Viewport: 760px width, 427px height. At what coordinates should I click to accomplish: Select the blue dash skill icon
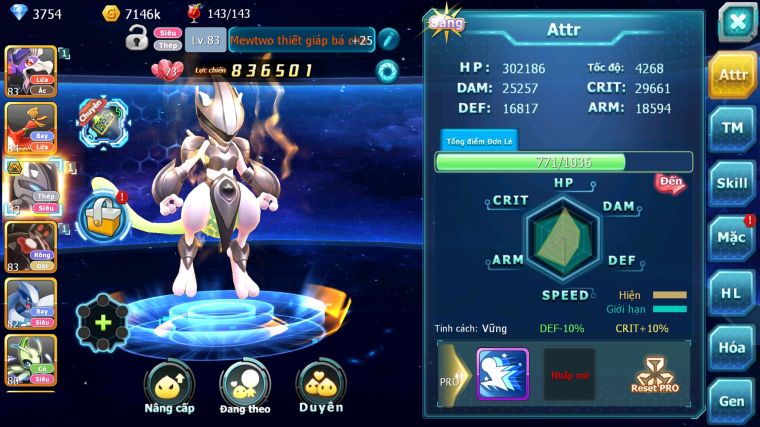click(502, 374)
